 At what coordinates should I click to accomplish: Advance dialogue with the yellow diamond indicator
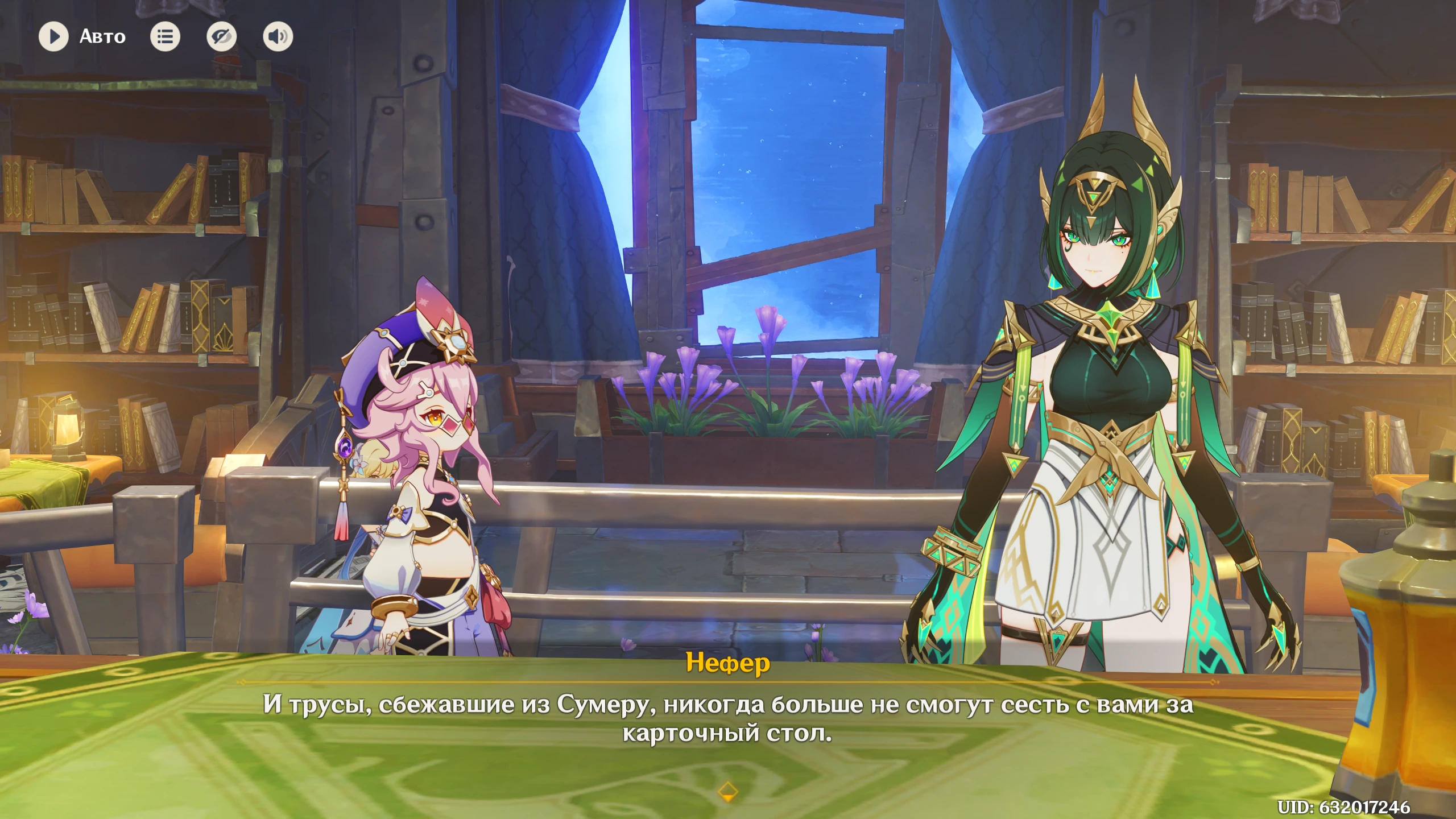[728, 791]
